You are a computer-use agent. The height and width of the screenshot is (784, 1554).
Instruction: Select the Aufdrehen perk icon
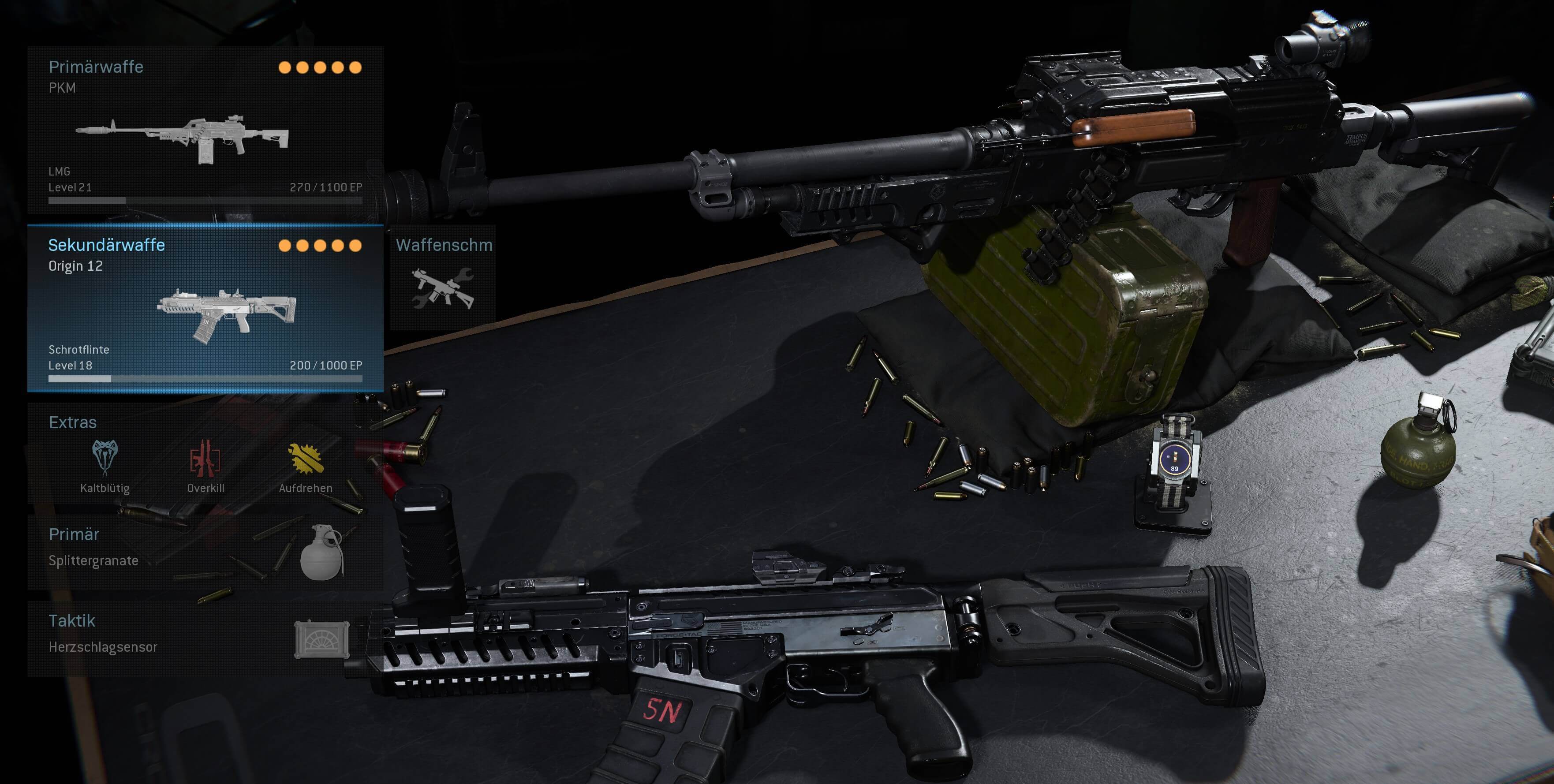[x=306, y=458]
